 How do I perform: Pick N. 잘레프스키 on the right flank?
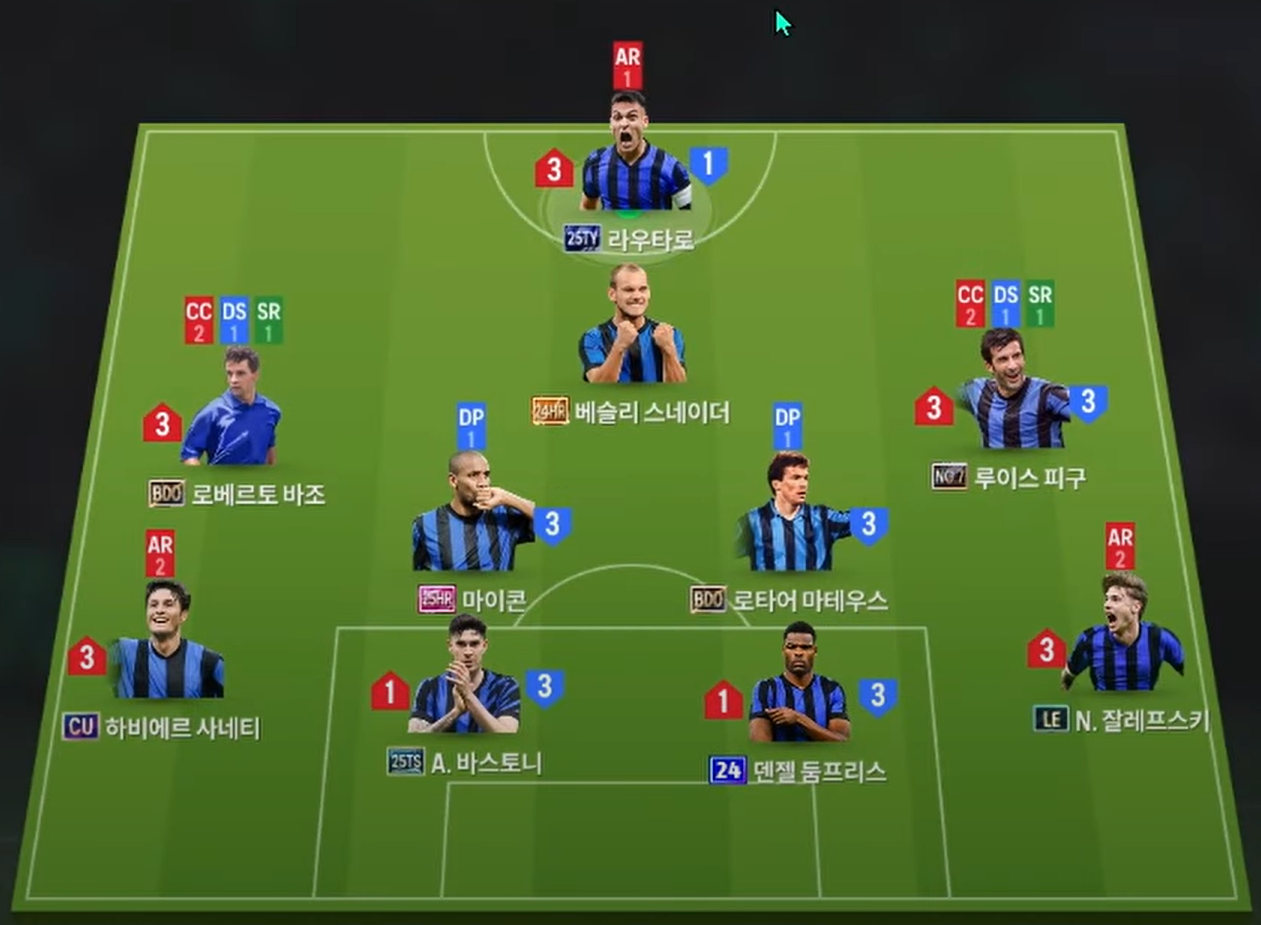(1124, 637)
